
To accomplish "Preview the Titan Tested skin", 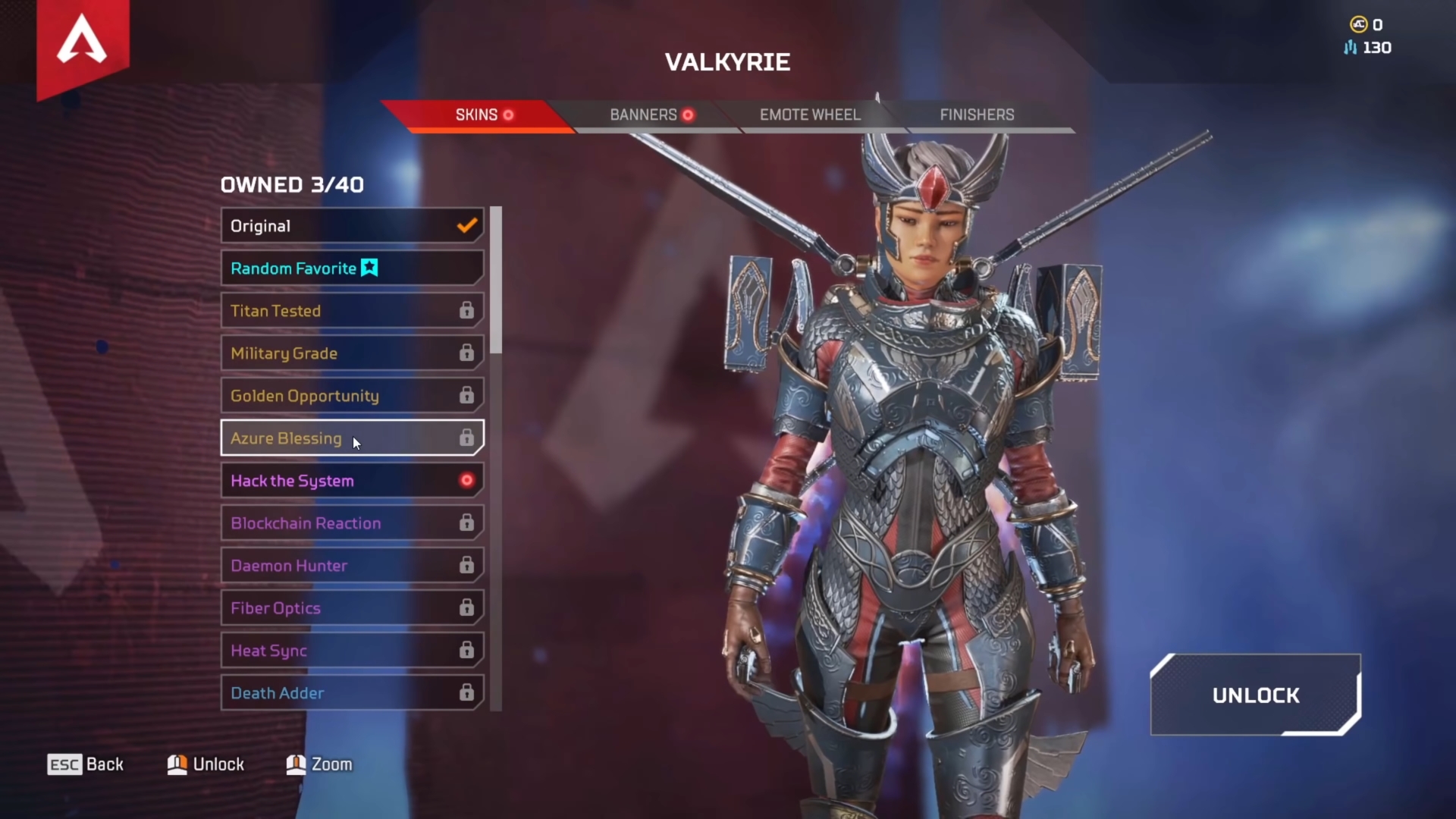I will [352, 311].
